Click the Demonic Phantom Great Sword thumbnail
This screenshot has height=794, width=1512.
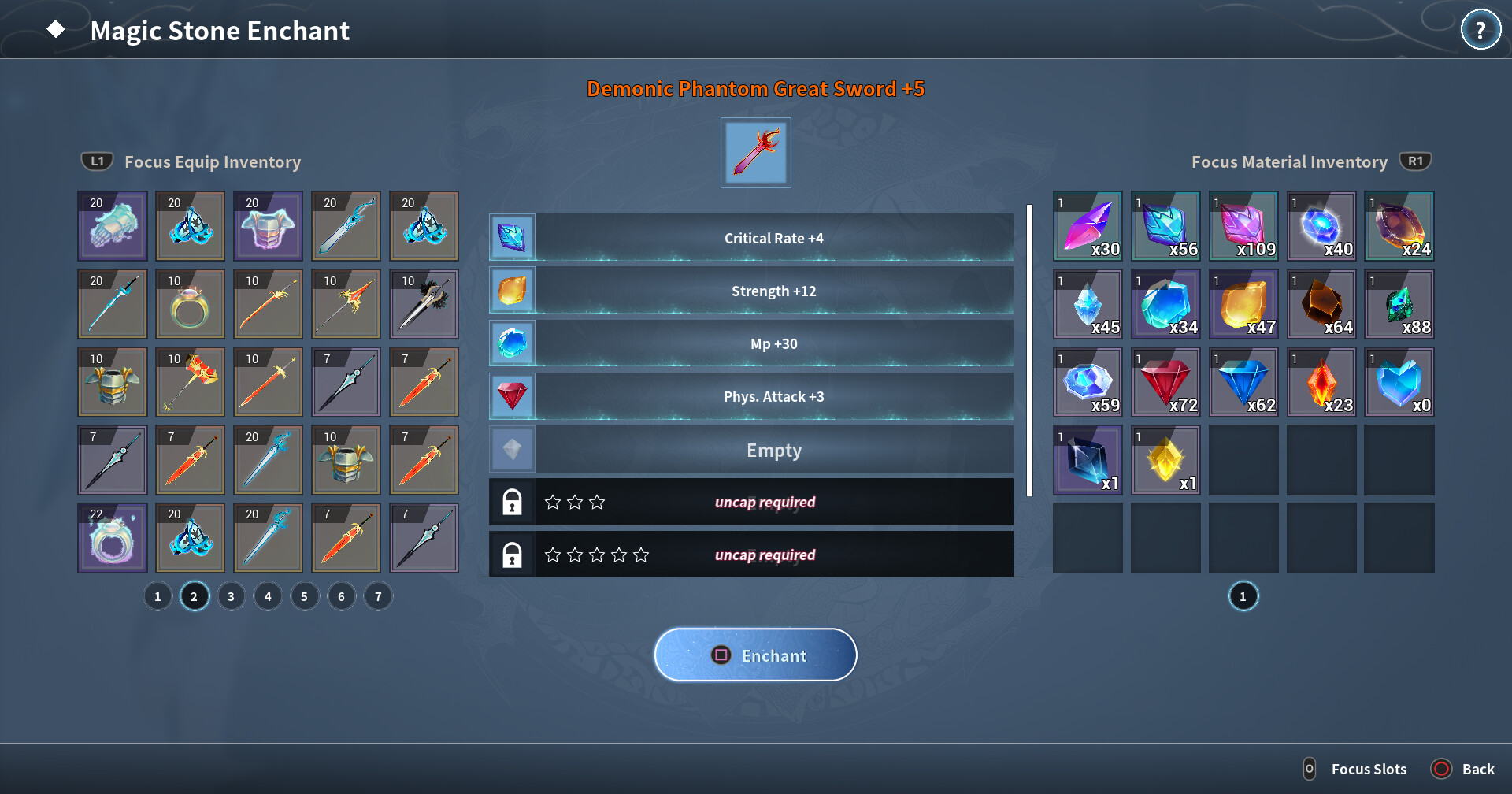[755, 152]
